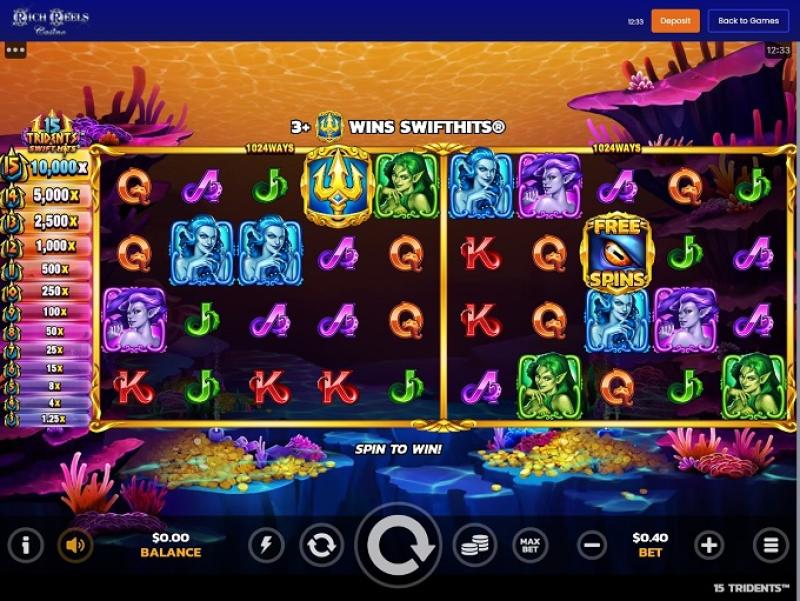The image size is (800, 601).
Task: Set the wager with Max Bet
Action: coord(531,545)
